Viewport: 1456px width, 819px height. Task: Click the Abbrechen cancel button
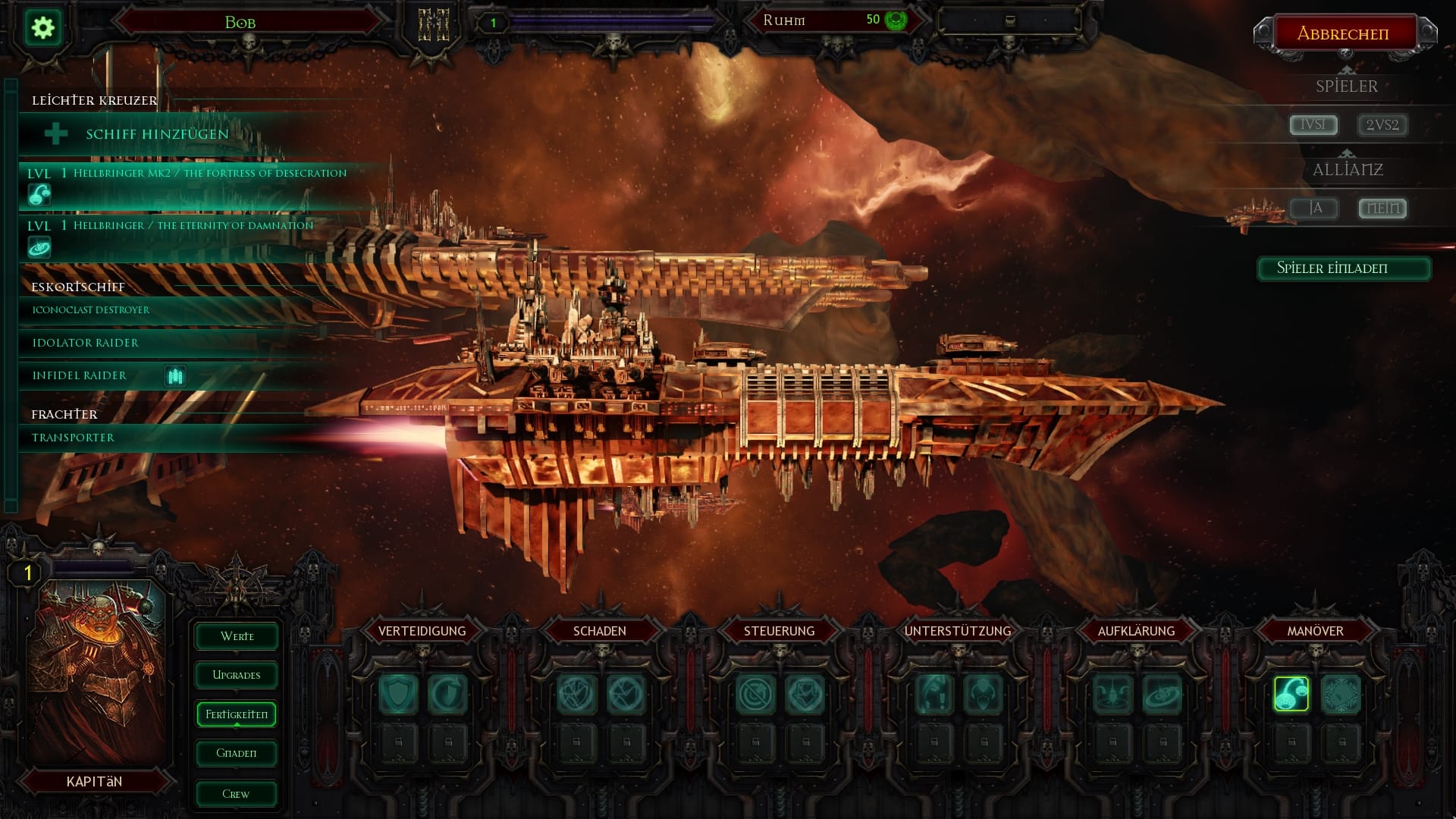(1343, 33)
